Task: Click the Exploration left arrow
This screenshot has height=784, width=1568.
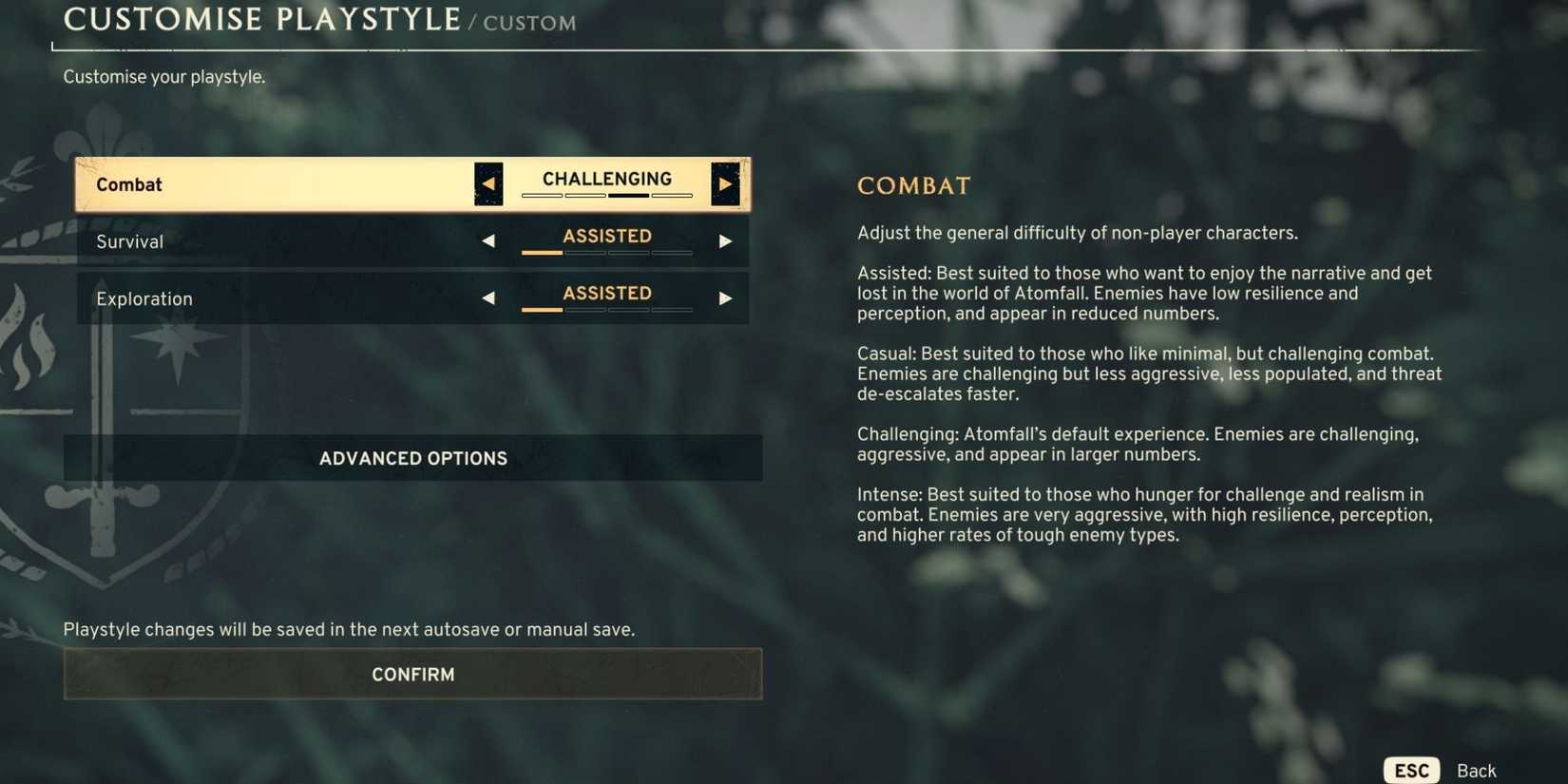Action: [x=488, y=297]
